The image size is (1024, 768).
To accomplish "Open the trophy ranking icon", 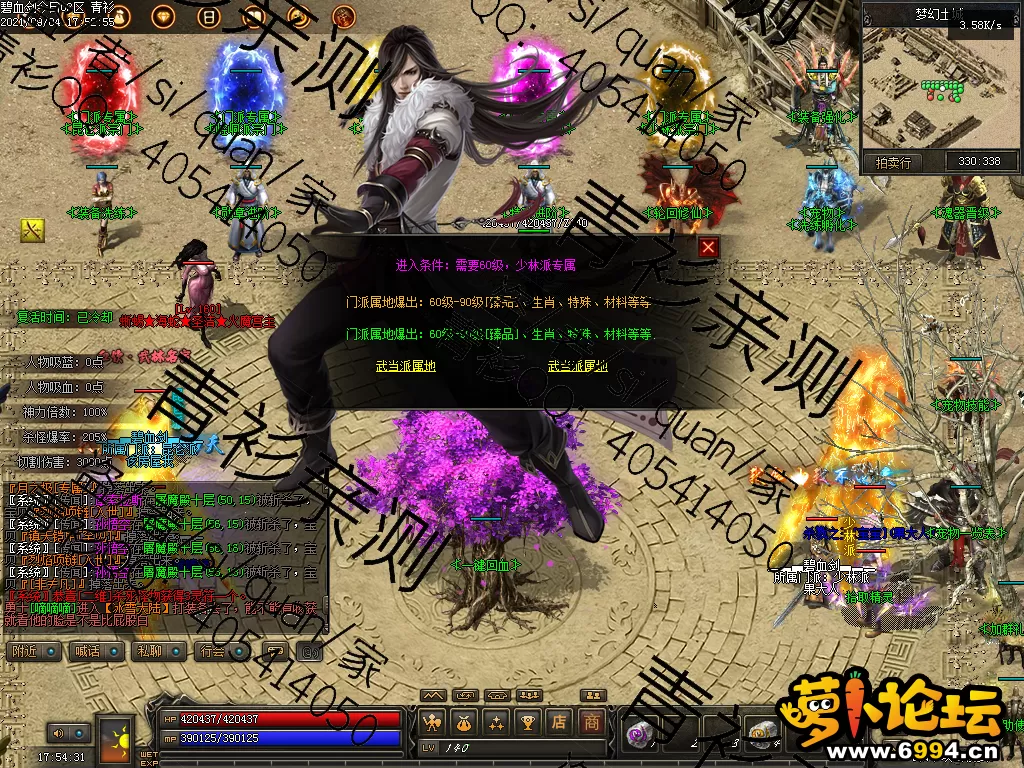I will click(x=529, y=721).
